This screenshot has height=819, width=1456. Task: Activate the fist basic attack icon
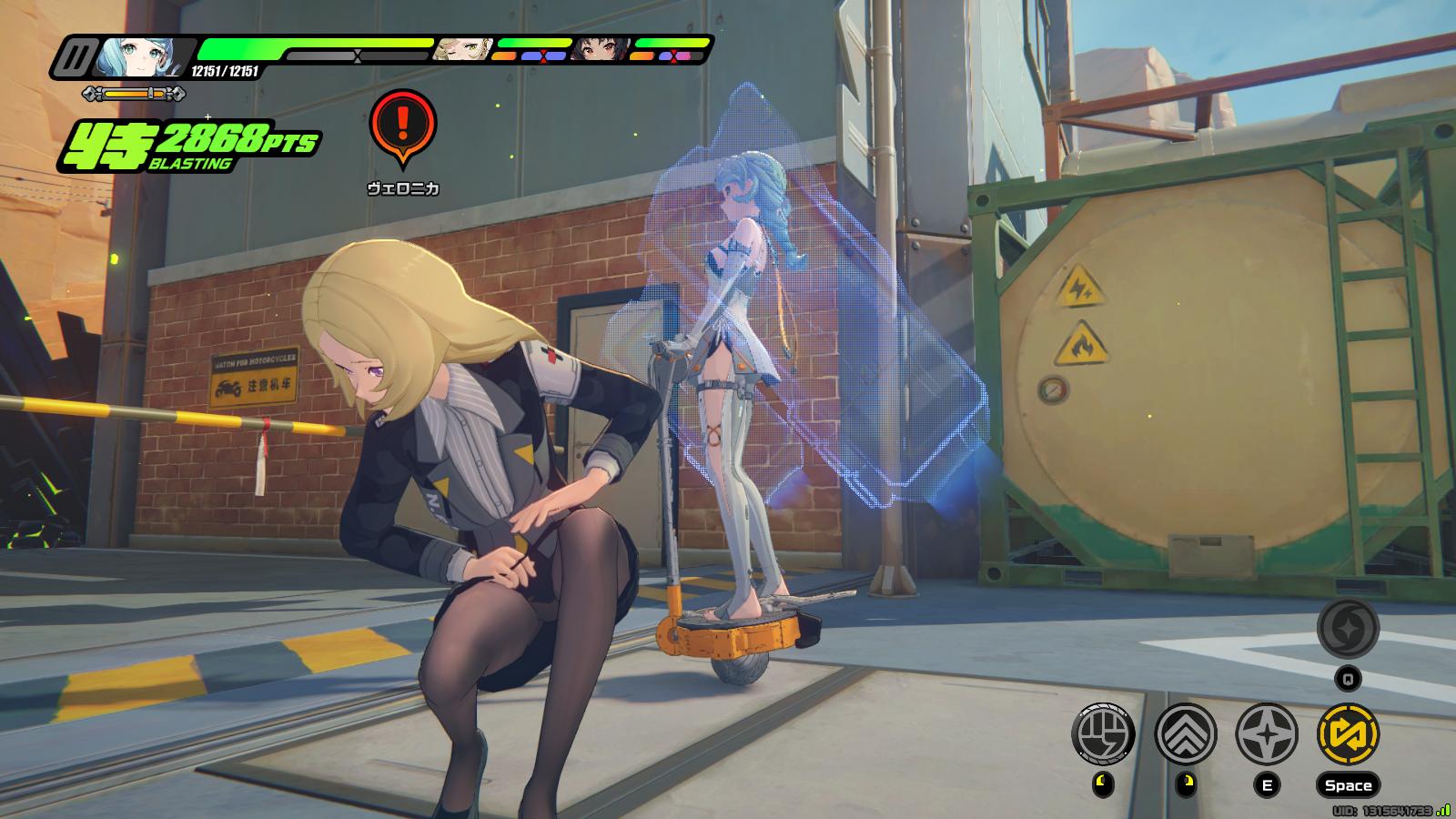(x=1105, y=733)
